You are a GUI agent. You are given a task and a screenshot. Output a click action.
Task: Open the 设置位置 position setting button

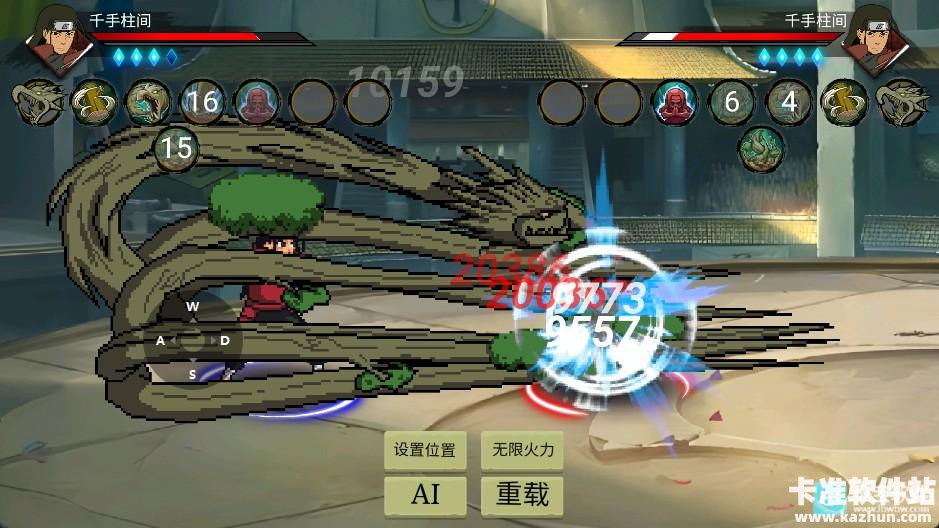tap(425, 450)
